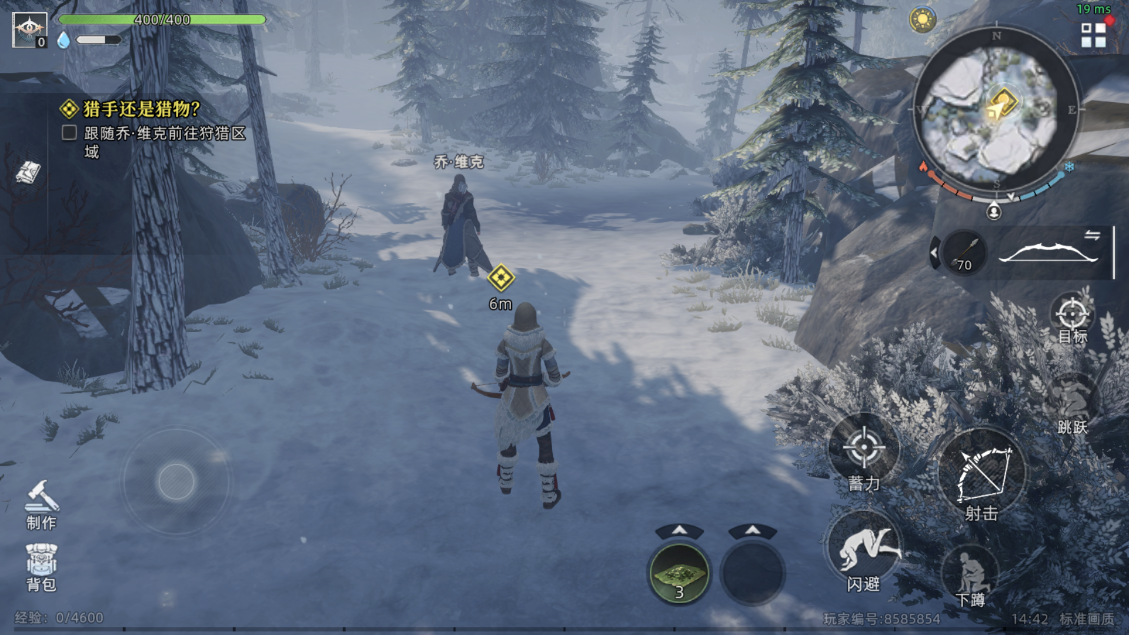Check the sun weather icon

pos(922,19)
